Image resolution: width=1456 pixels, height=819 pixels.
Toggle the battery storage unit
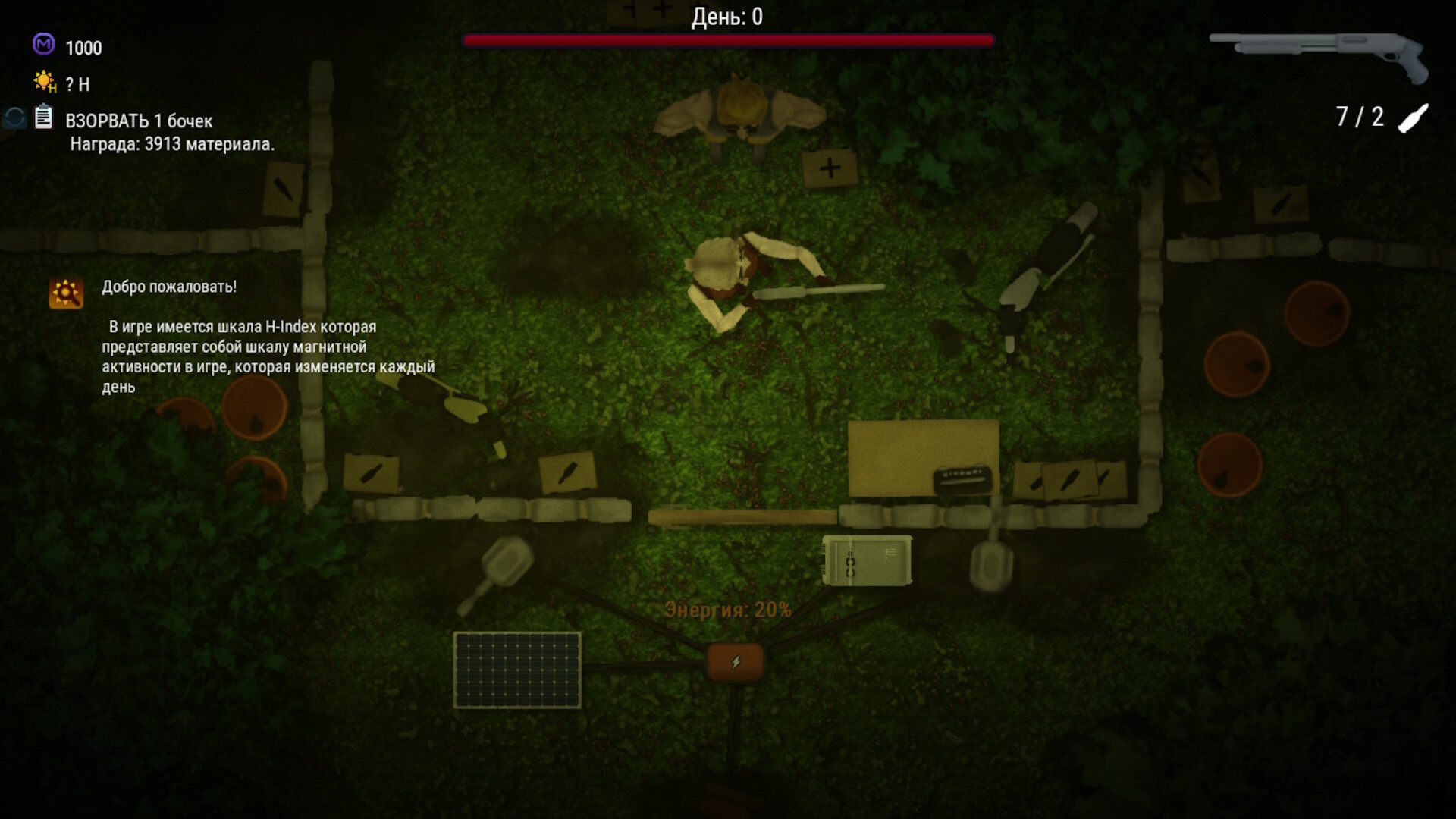tap(867, 561)
